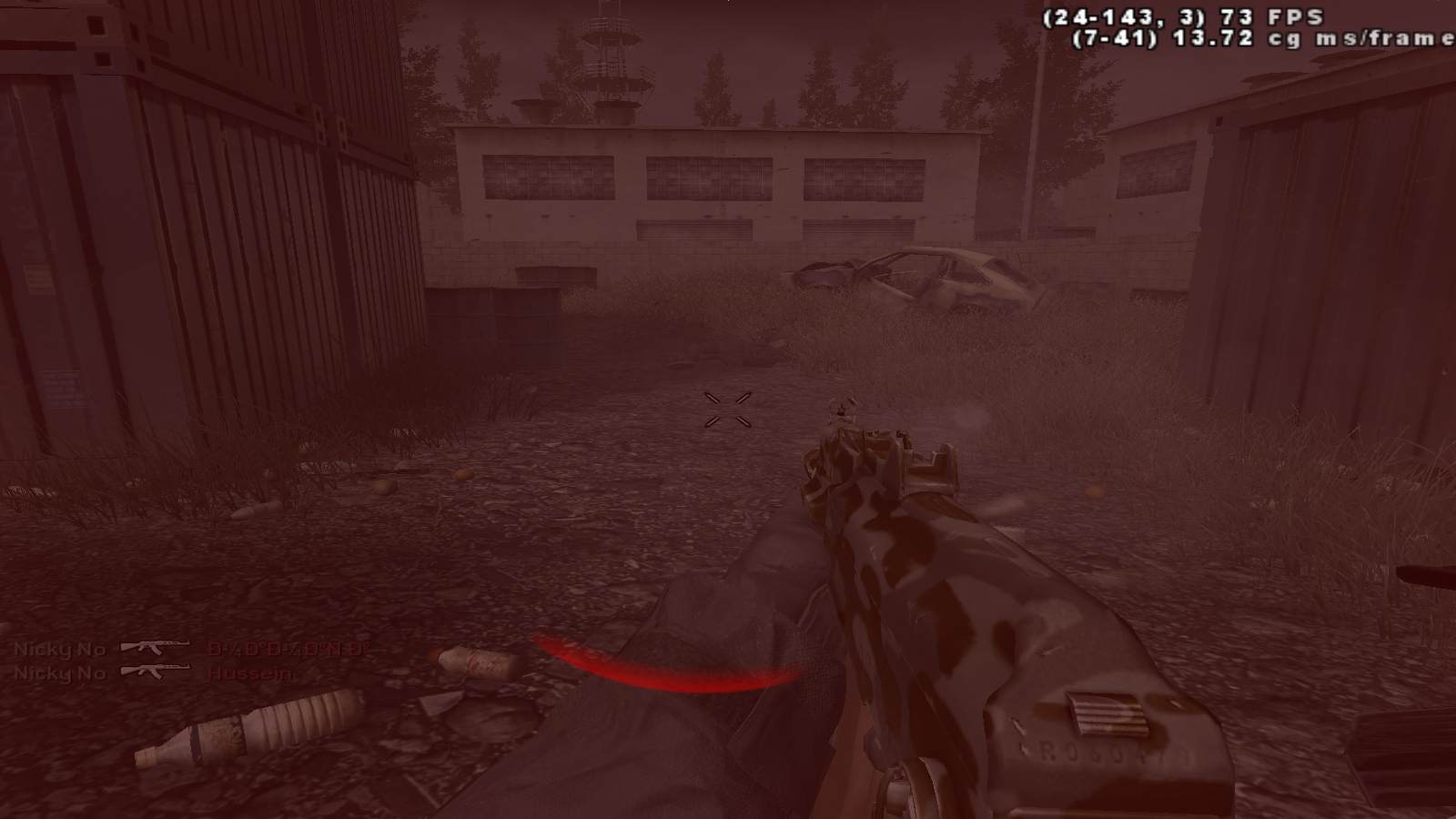Click the (24-143, 3) coordinate text

coord(1124,15)
